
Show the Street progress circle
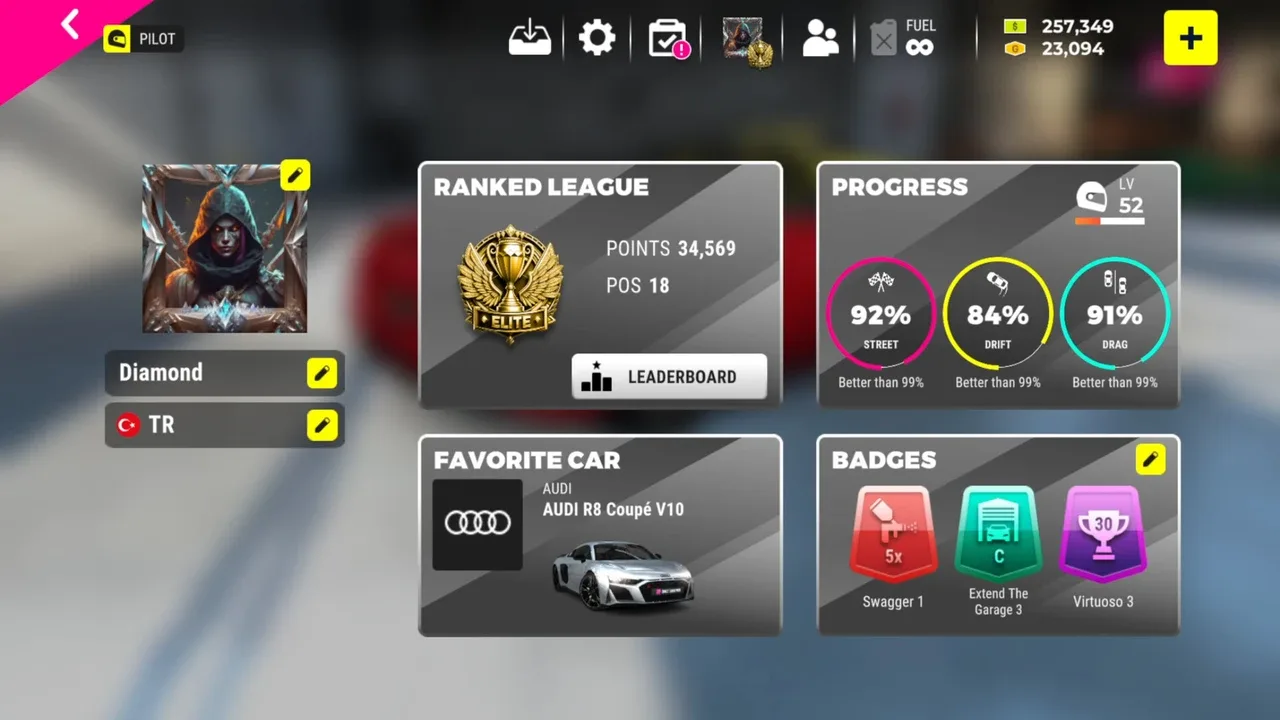pyautogui.click(x=881, y=314)
